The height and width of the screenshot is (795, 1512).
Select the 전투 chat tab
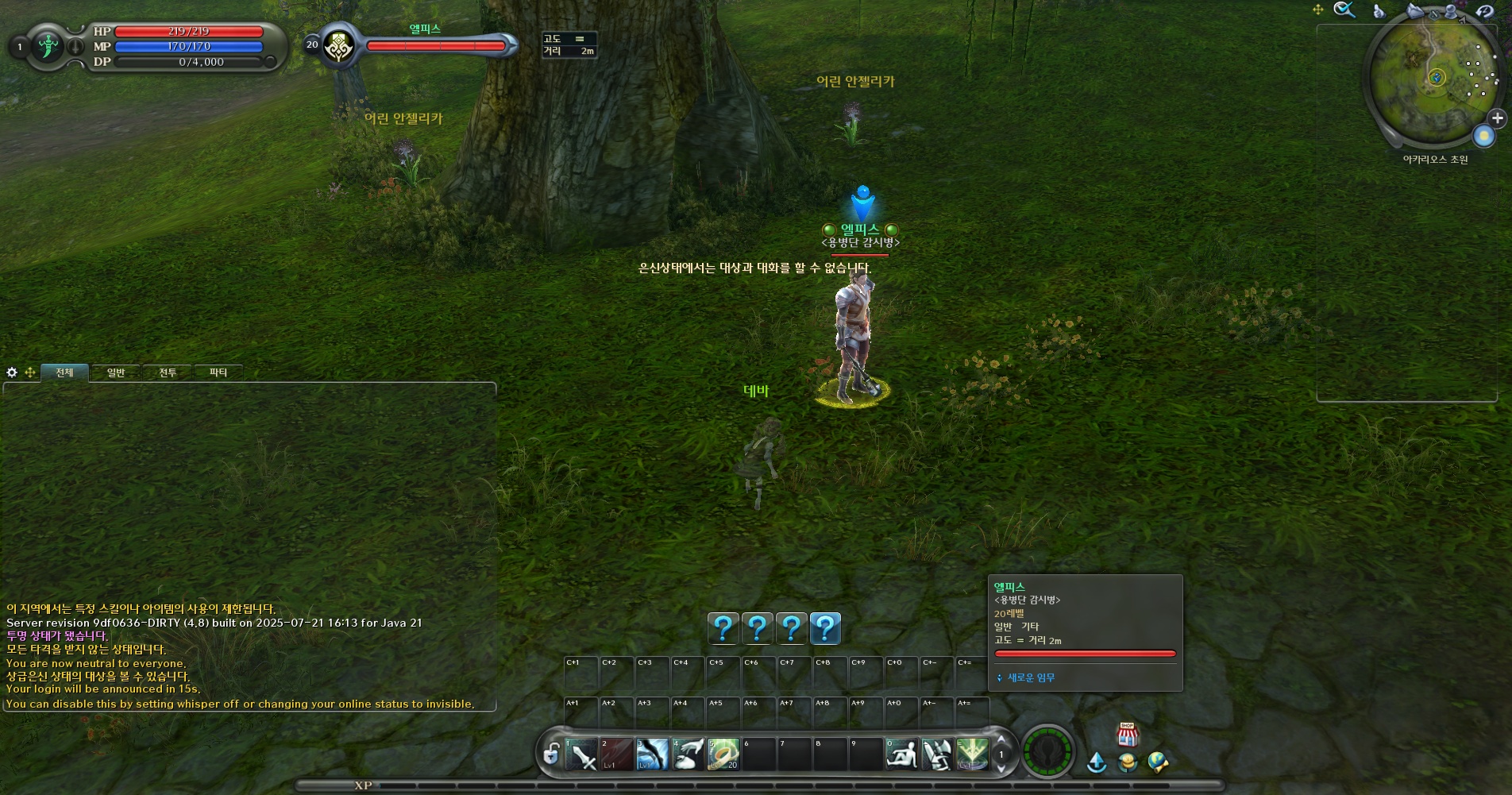[168, 372]
